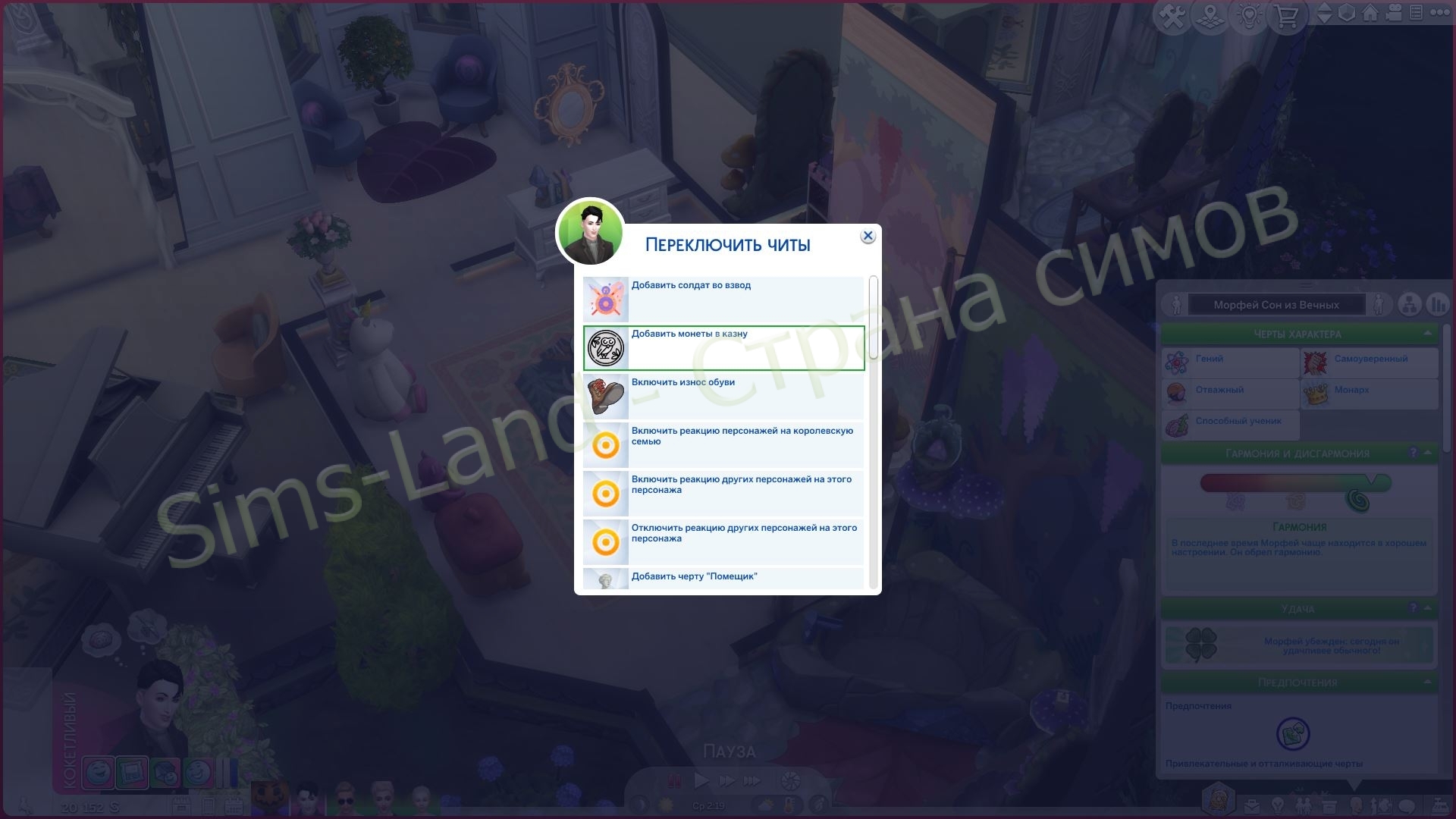Viewport: 1456px width, 819px height.
Task: Open the shopping cart store icon
Action: tap(1289, 13)
